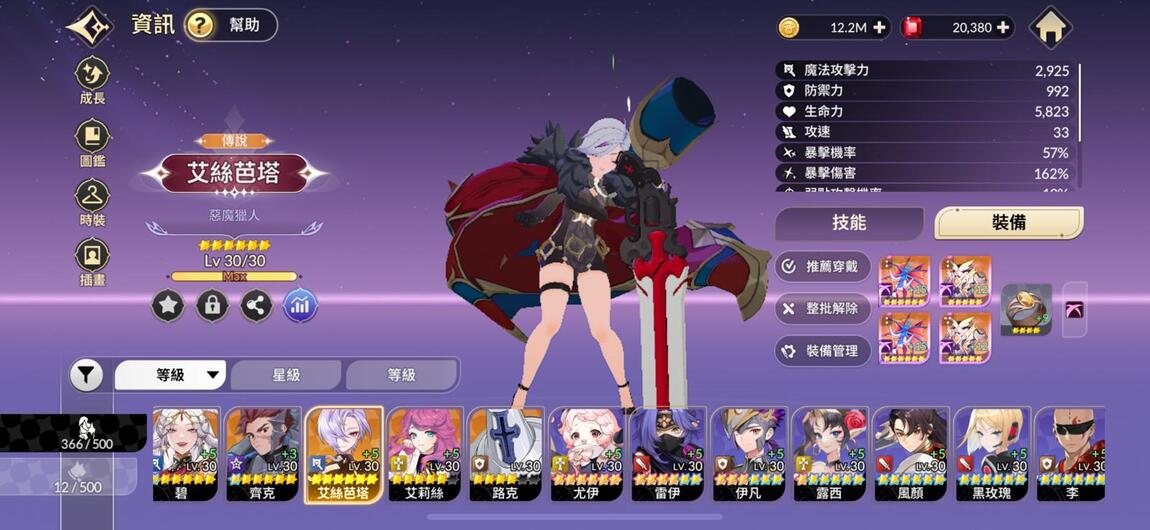Open the 幫助 help button
Screen dimensions: 1150x530
point(231,25)
